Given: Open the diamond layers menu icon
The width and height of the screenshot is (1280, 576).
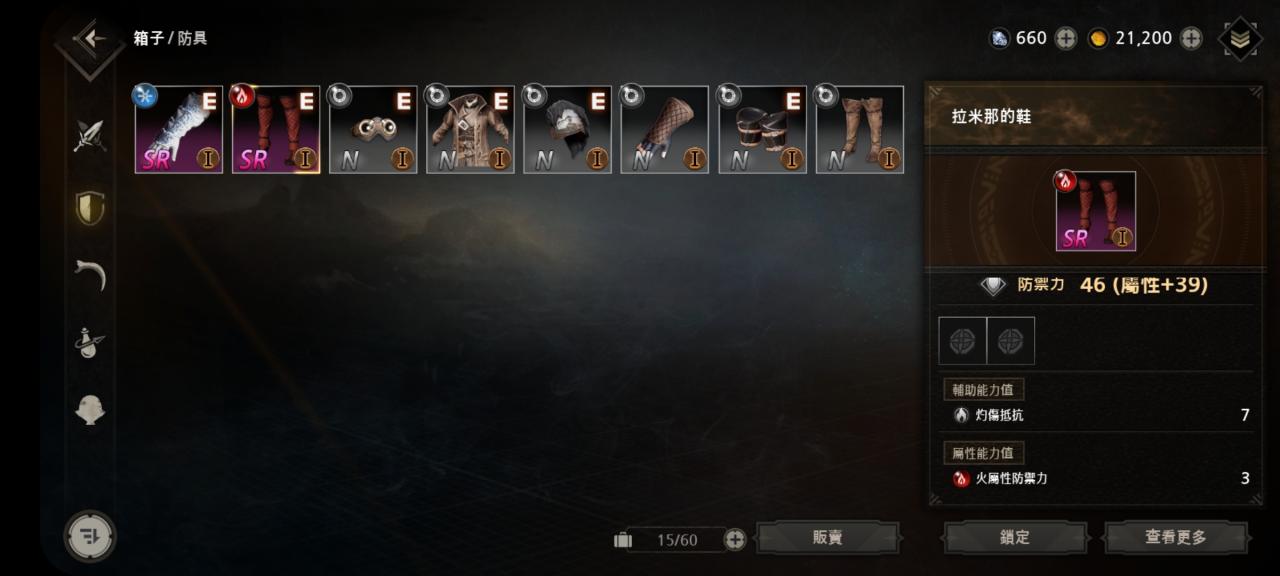Looking at the screenshot, I should 1240,39.
